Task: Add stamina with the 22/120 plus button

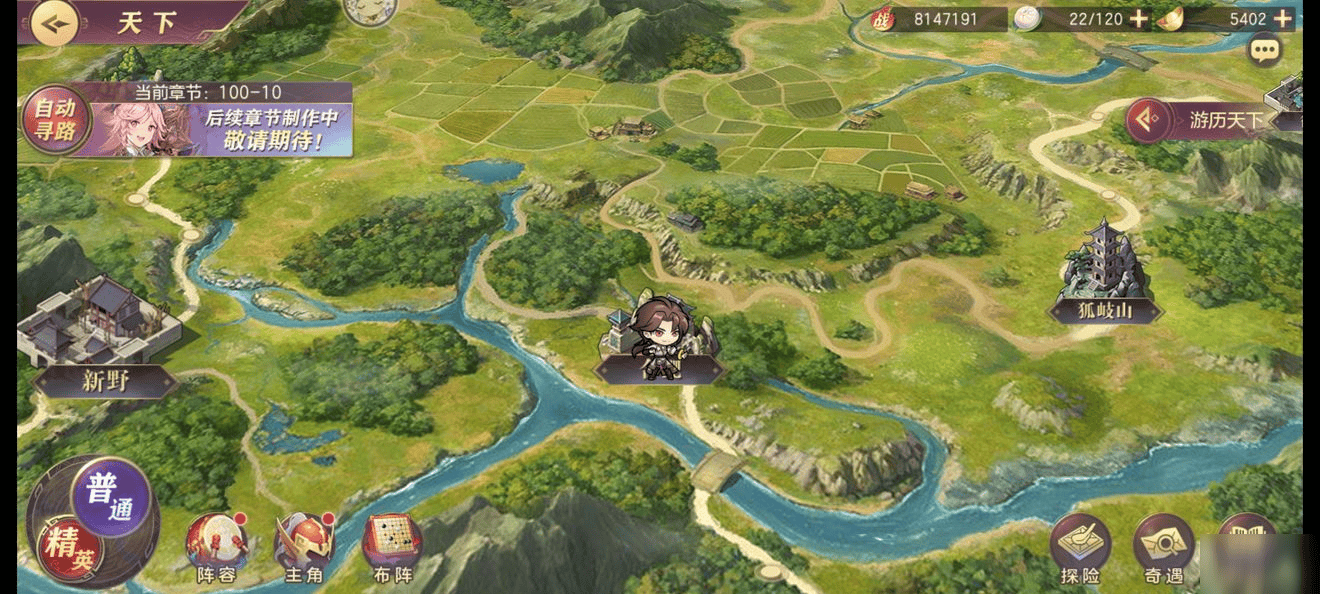Action: coord(1138,19)
